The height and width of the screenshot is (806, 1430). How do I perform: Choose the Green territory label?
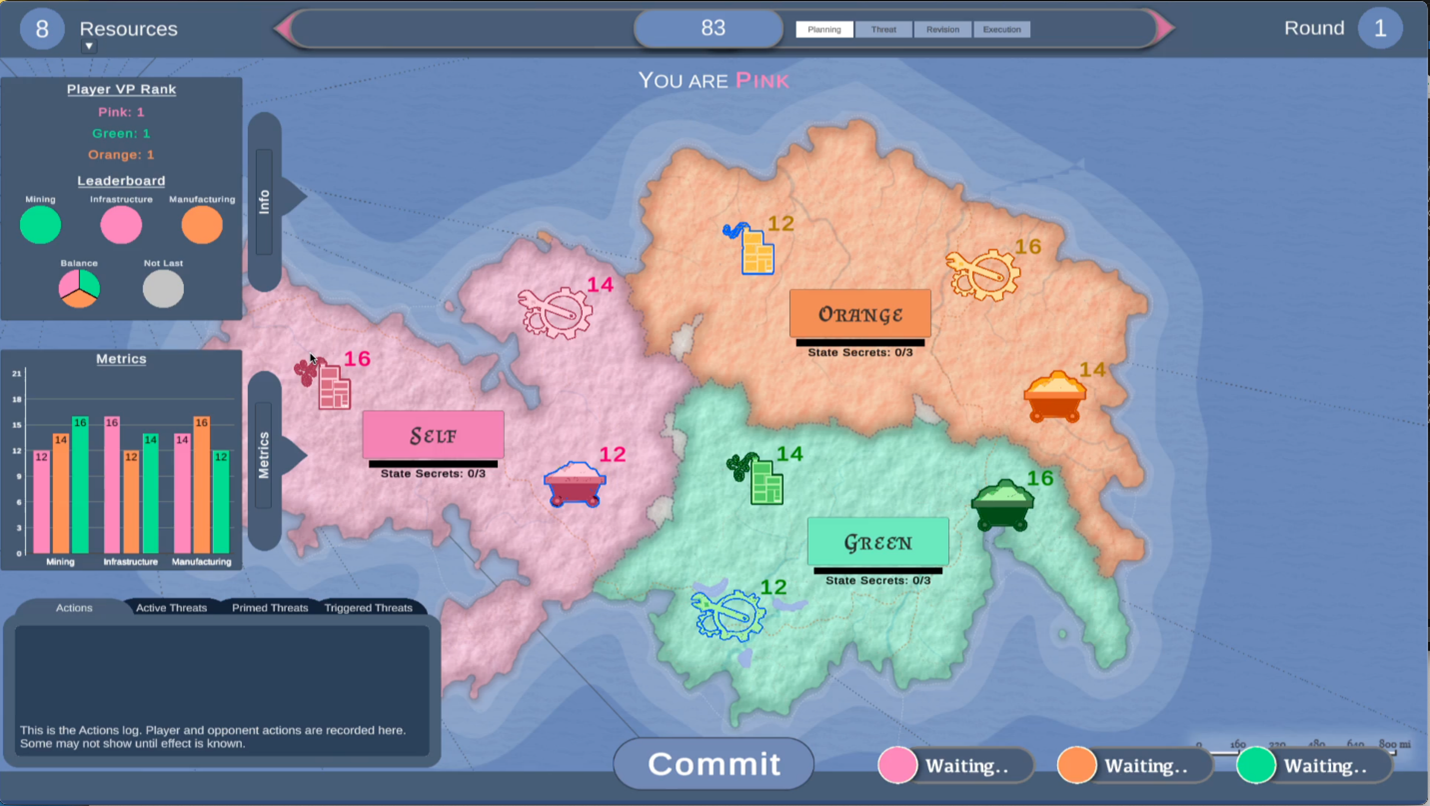coord(878,543)
